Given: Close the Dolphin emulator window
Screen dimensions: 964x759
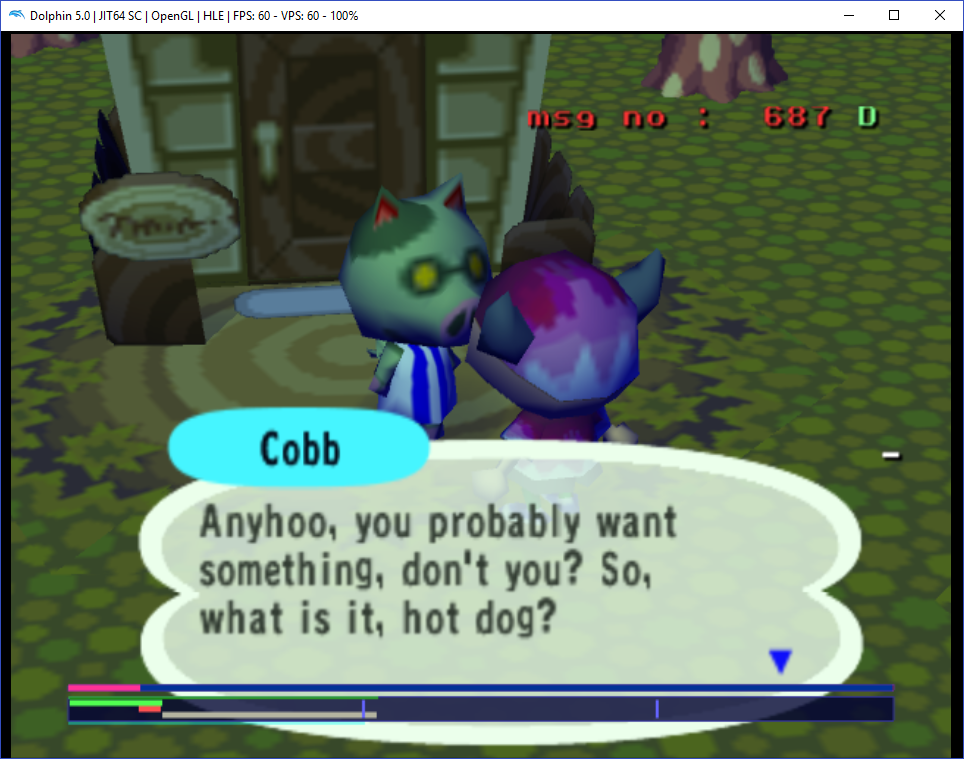Looking at the screenshot, I should (x=939, y=15).
